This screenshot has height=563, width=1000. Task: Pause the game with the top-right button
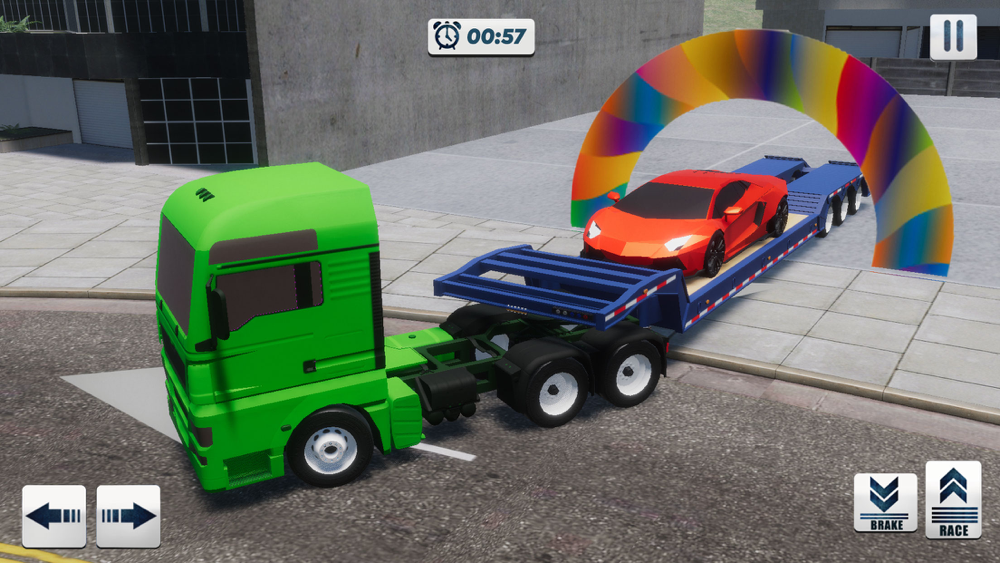[x=953, y=37]
